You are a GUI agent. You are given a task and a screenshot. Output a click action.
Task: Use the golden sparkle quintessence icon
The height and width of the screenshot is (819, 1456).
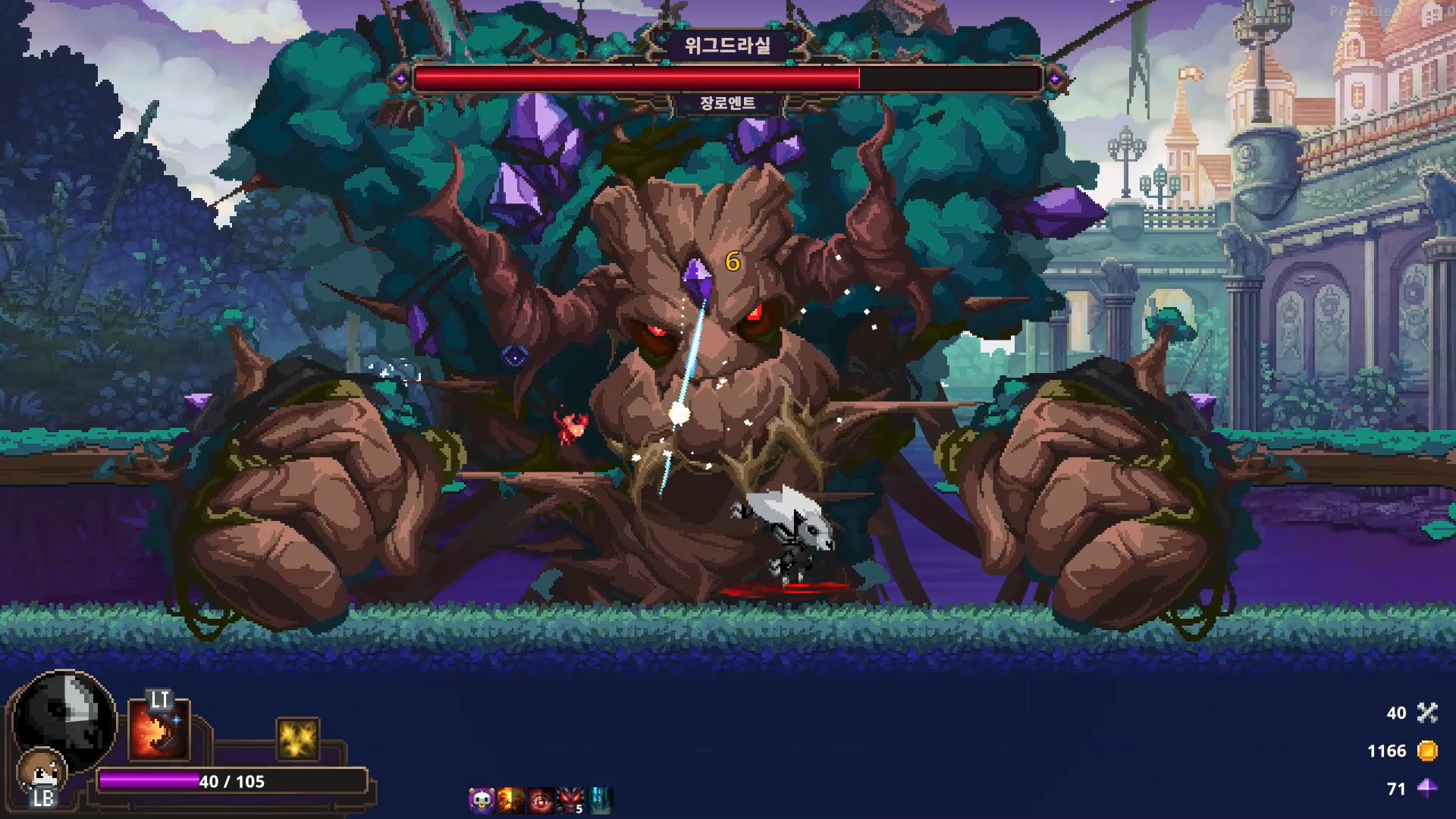(x=297, y=739)
